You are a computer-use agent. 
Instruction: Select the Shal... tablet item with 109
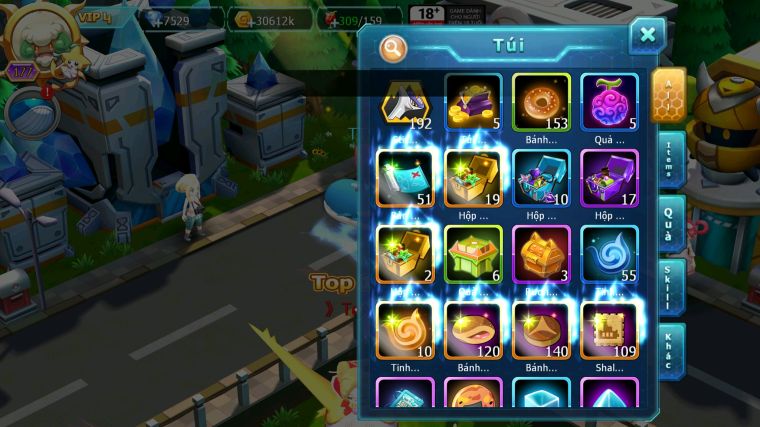click(609, 329)
